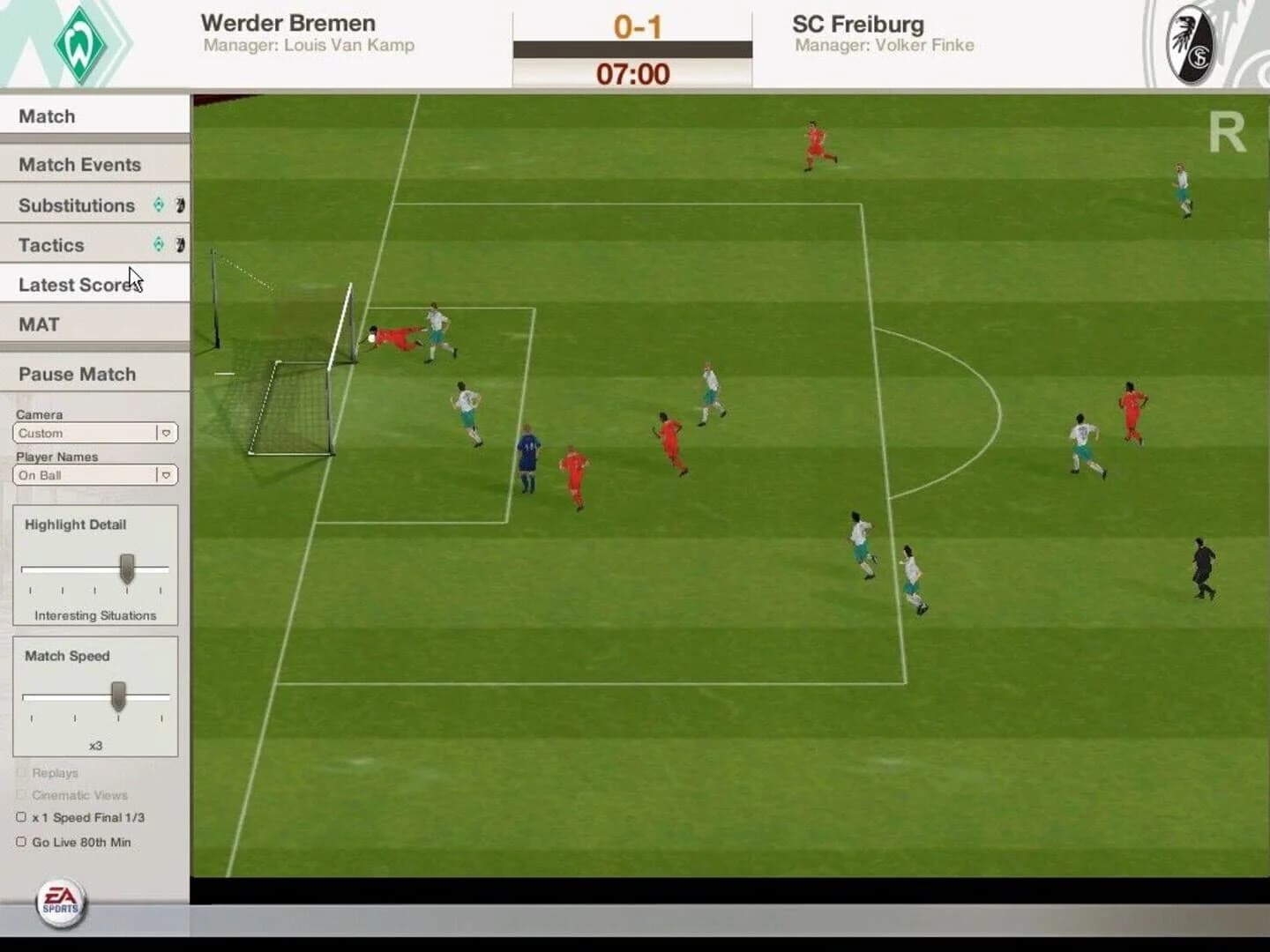This screenshot has width=1270, height=952.
Task: Open the Player Names dropdown
Action: click(x=167, y=475)
